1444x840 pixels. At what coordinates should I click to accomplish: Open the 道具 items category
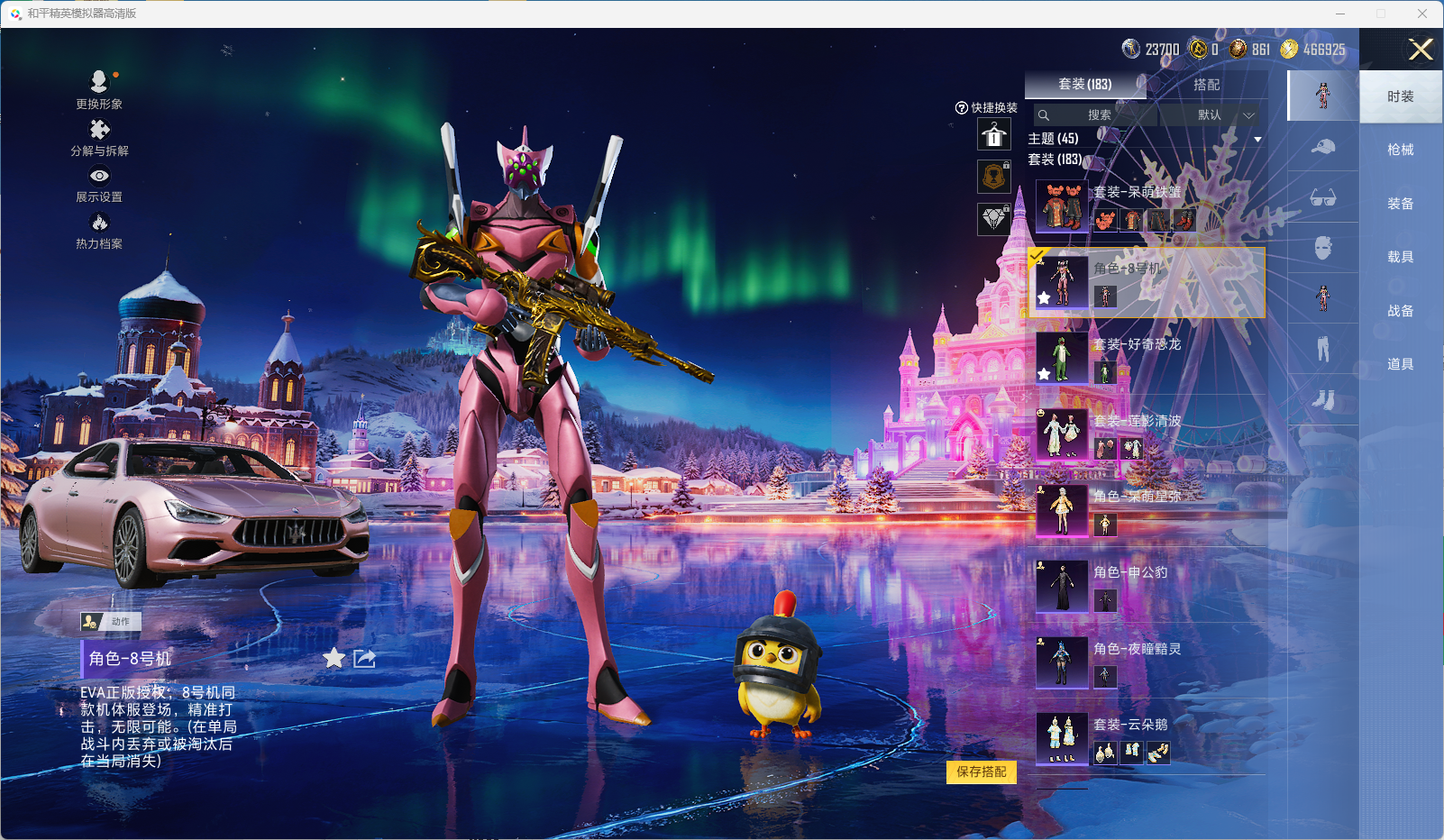pyautogui.click(x=1400, y=364)
